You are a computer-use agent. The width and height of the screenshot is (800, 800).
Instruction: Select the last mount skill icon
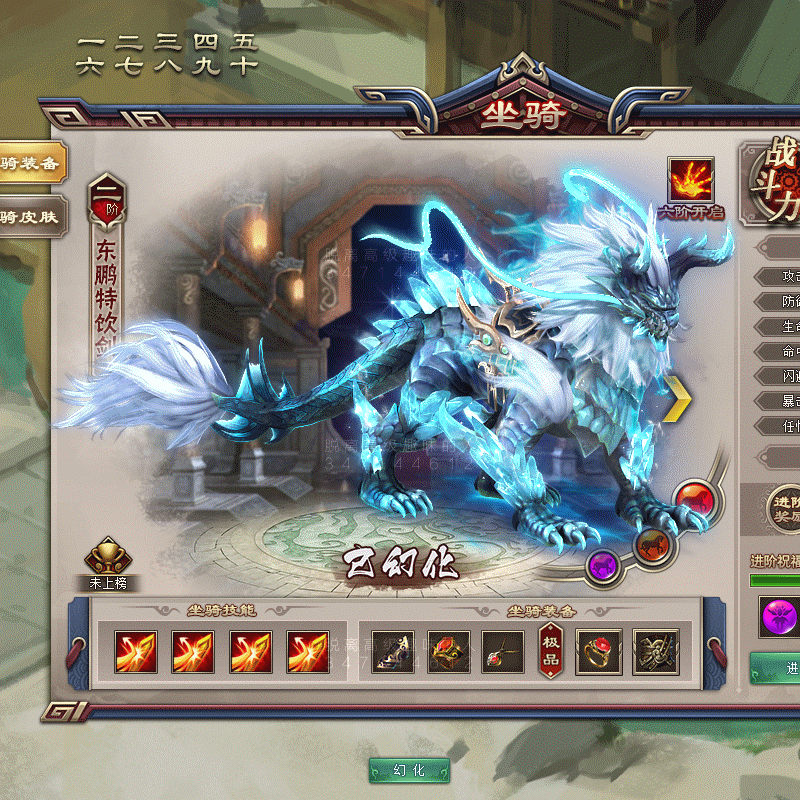[x=308, y=651]
